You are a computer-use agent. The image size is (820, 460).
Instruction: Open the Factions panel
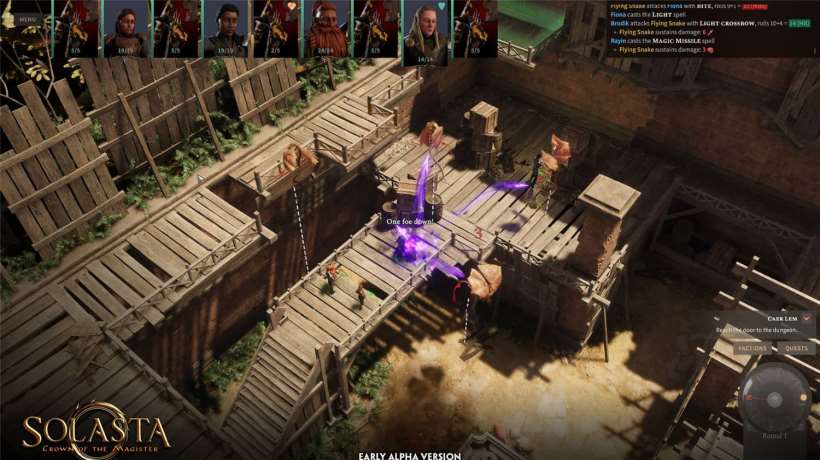(x=752, y=348)
